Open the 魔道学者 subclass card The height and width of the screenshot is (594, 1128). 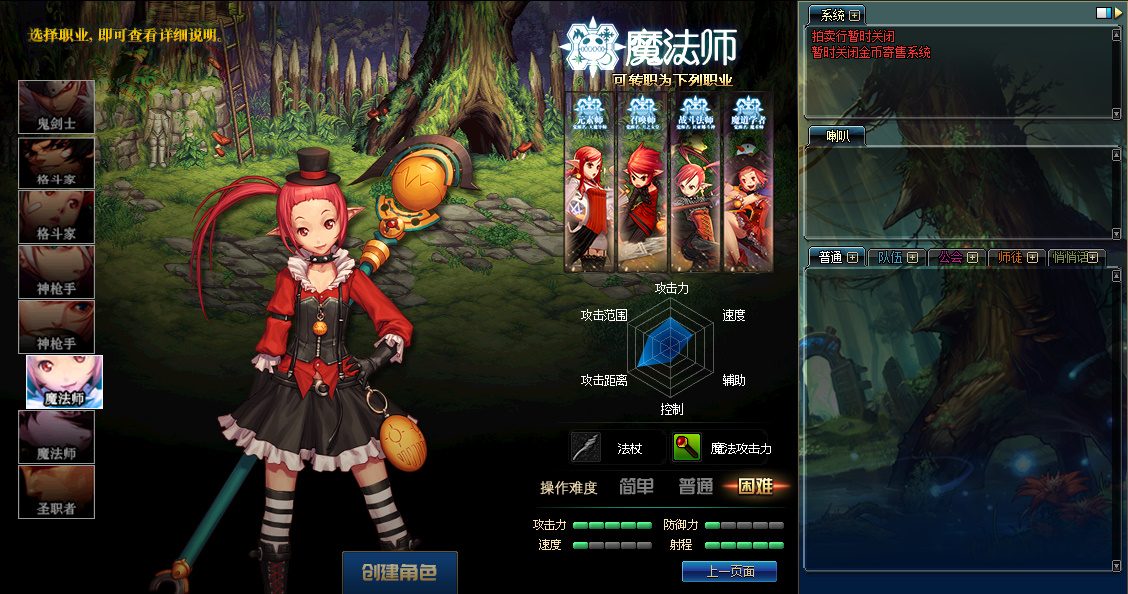point(747,182)
